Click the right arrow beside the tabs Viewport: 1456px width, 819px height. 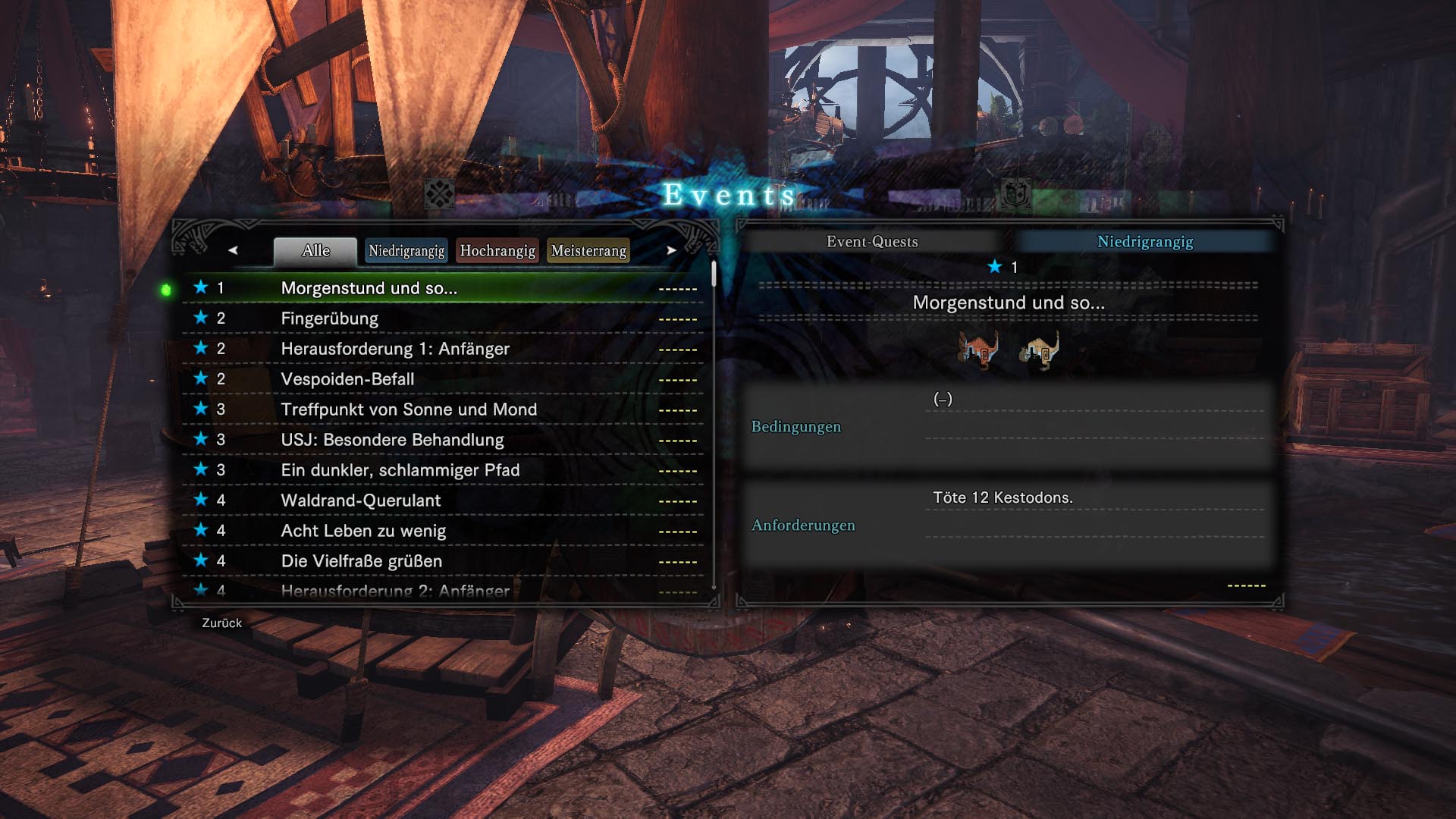pos(671,250)
